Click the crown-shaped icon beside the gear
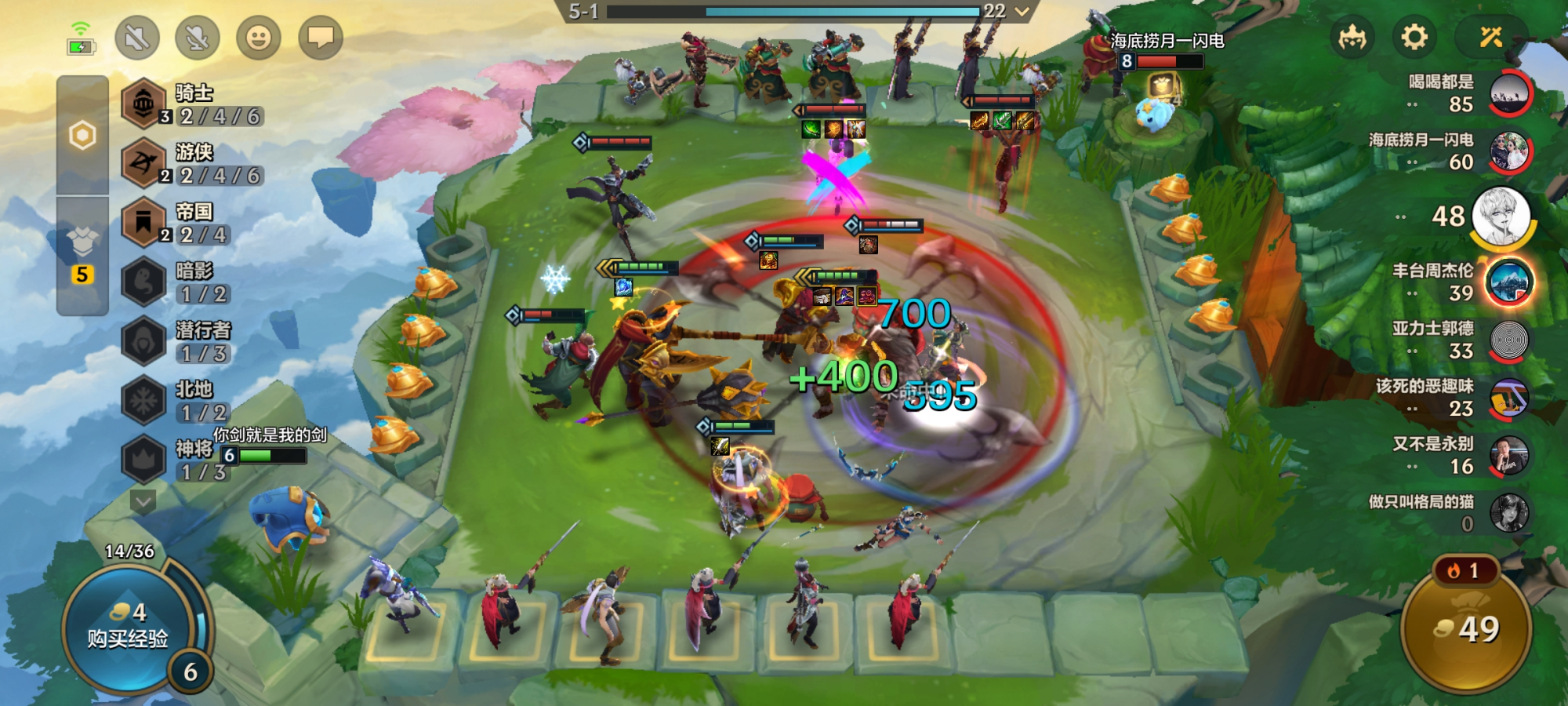The width and height of the screenshot is (1568, 706). (x=1353, y=37)
